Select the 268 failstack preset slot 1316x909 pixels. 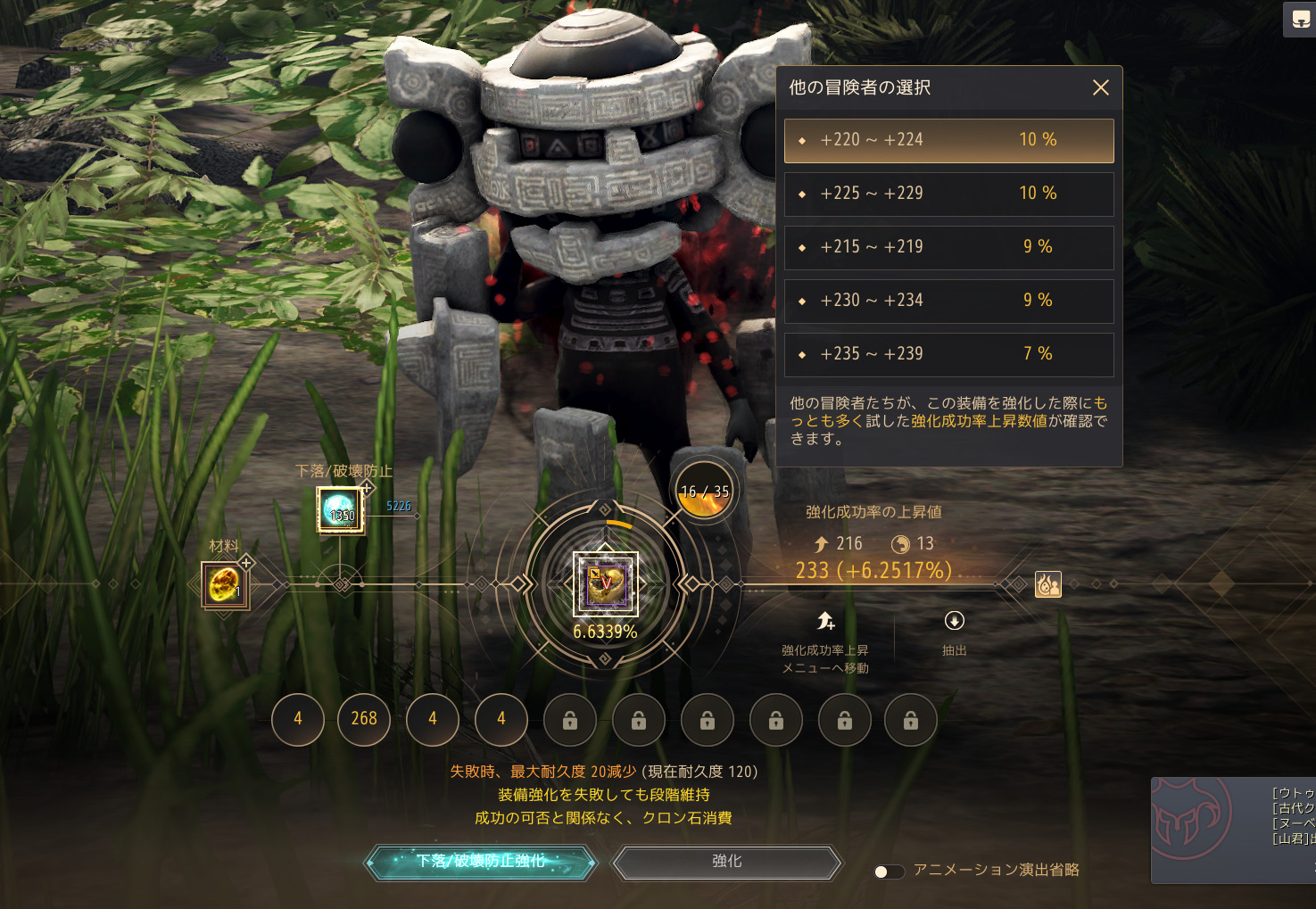pos(364,719)
